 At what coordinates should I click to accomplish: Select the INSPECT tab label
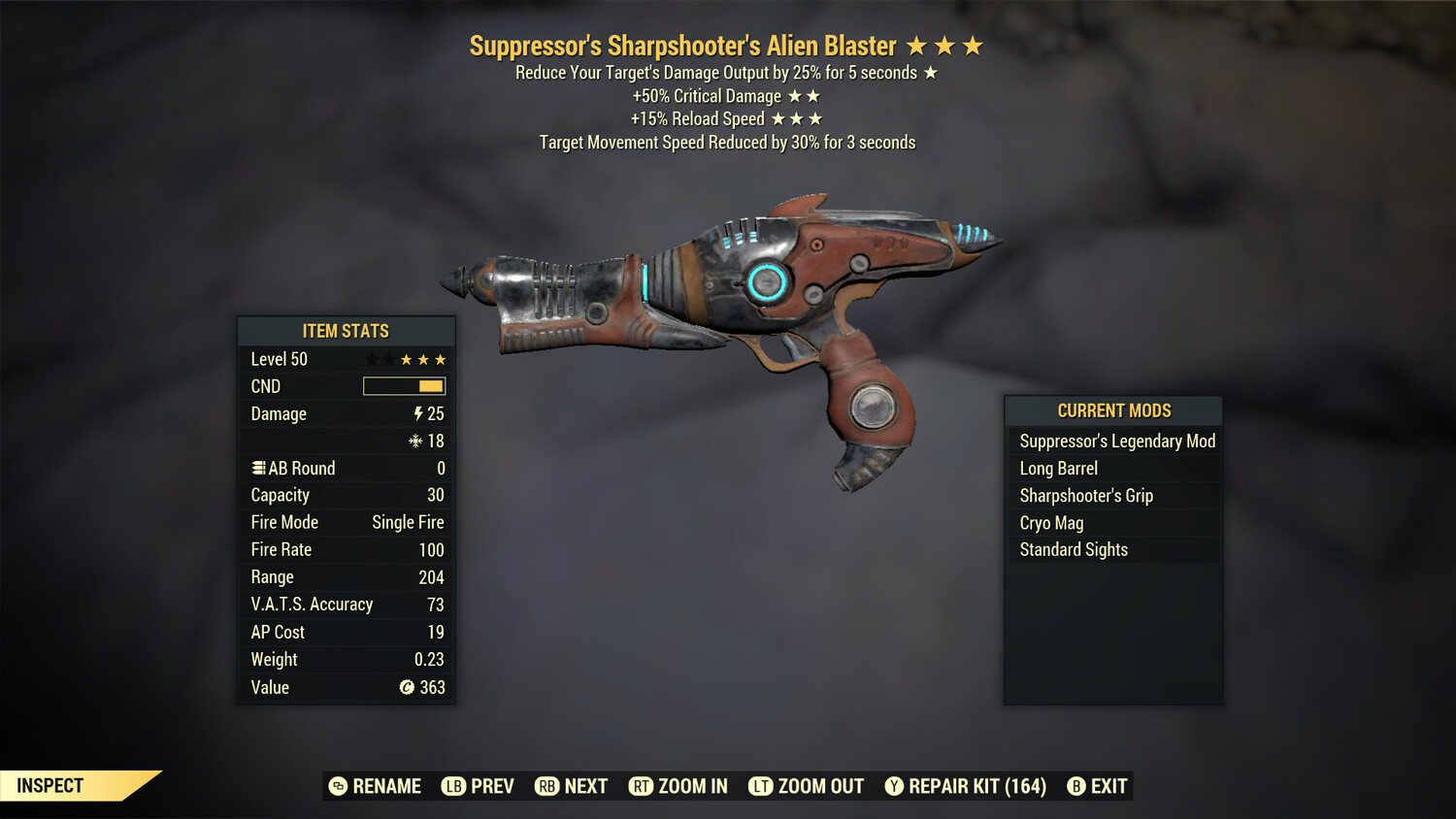(50, 786)
